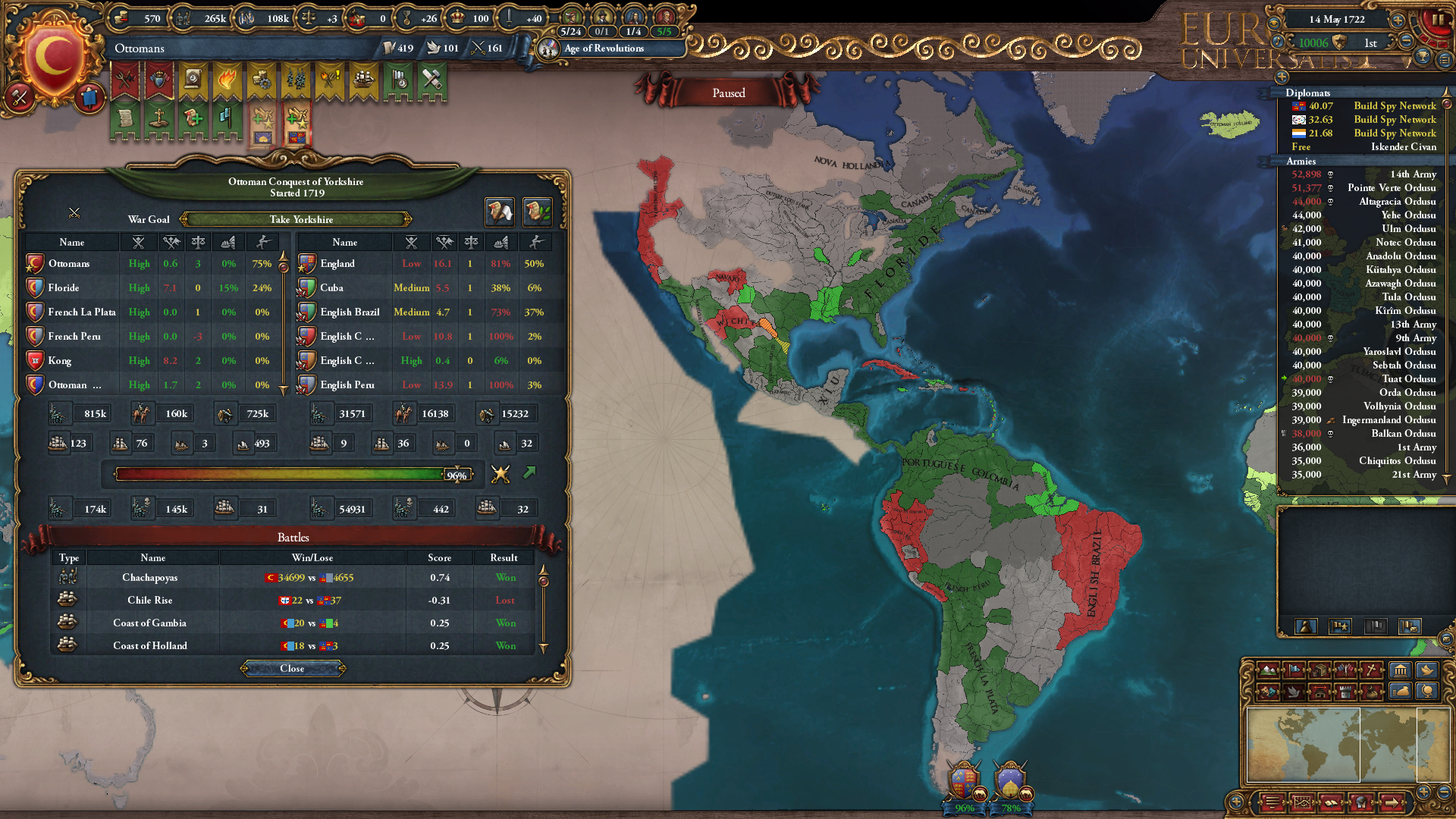Viewport: 1456px width, 819px height.
Task: Click the Ottomans coat of arms shield
Action: (x=53, y=50)
